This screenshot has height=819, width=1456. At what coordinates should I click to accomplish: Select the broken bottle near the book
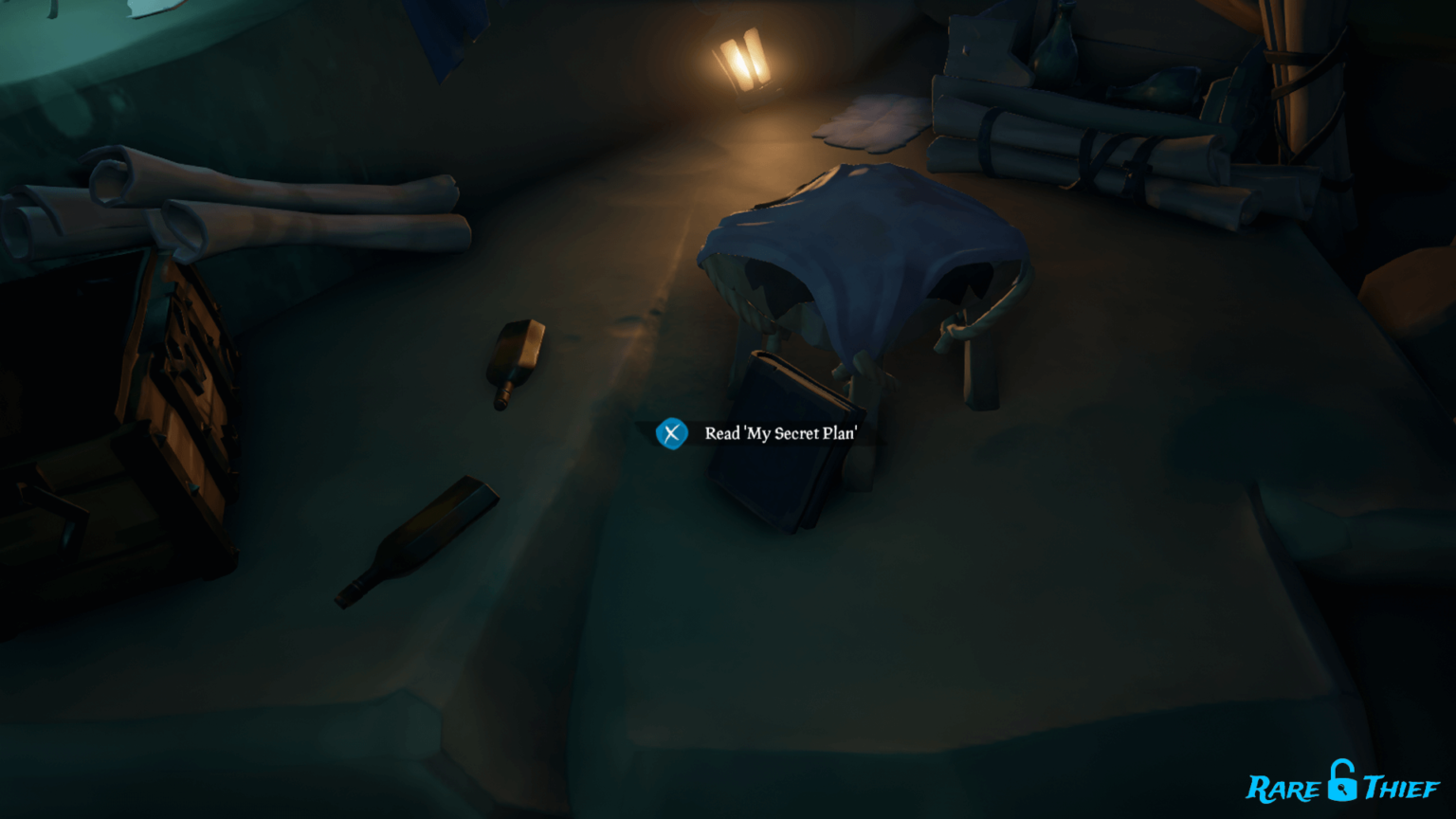518,360
